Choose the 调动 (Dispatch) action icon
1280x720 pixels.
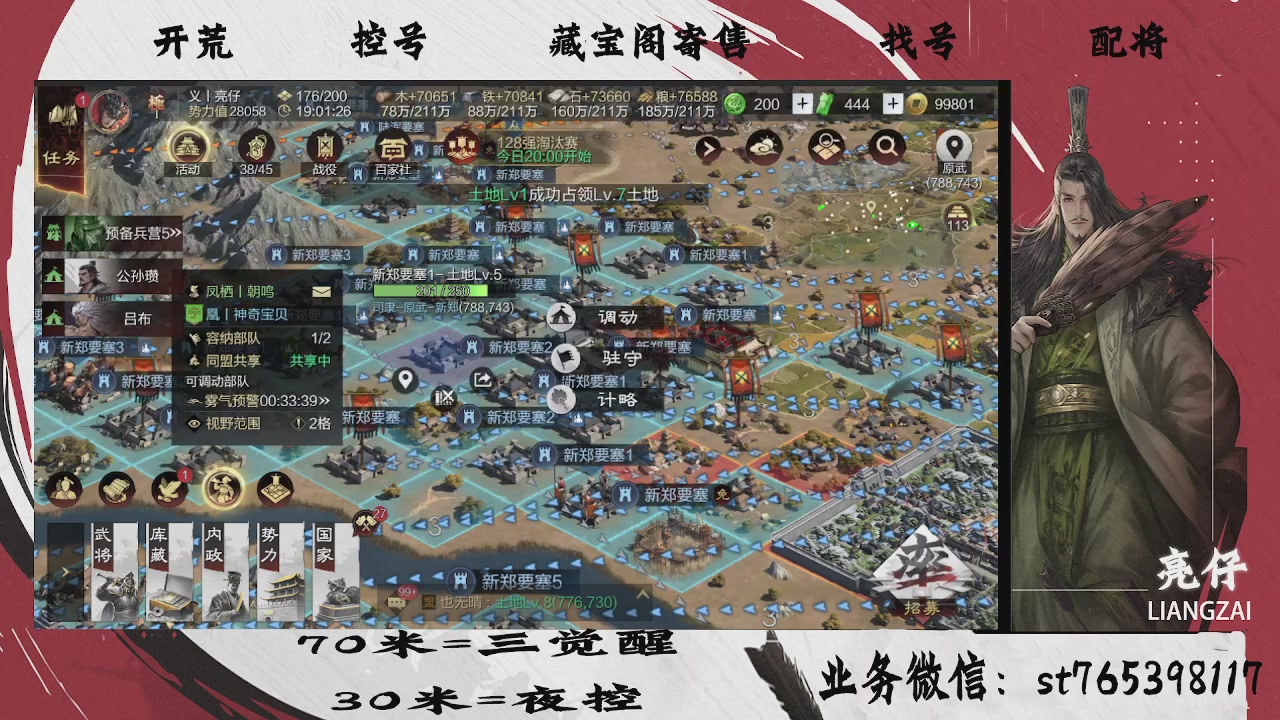click(x=560, y=317)
